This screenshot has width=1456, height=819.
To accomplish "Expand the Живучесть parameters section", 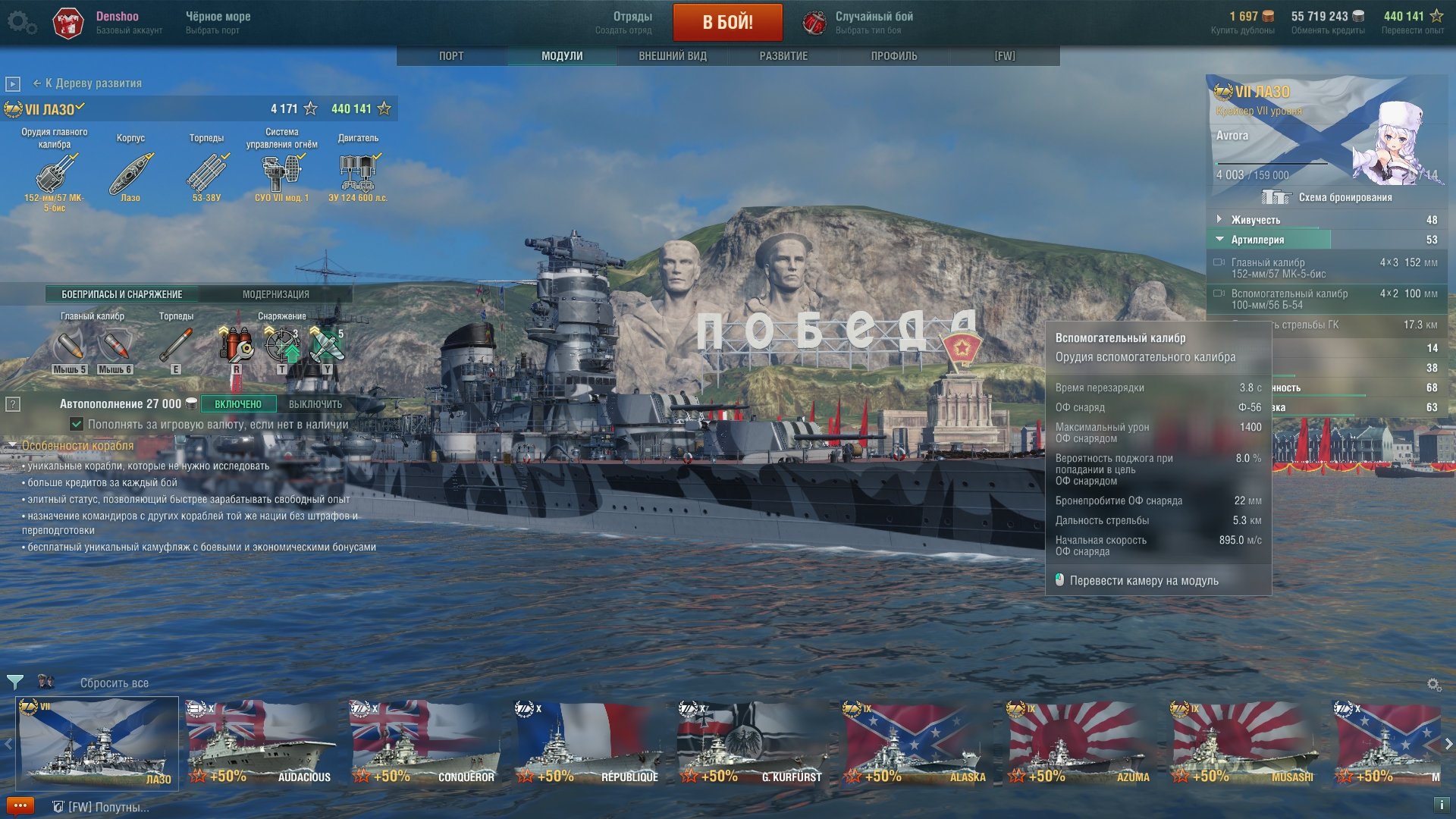I will click(x=1256, y=220).
